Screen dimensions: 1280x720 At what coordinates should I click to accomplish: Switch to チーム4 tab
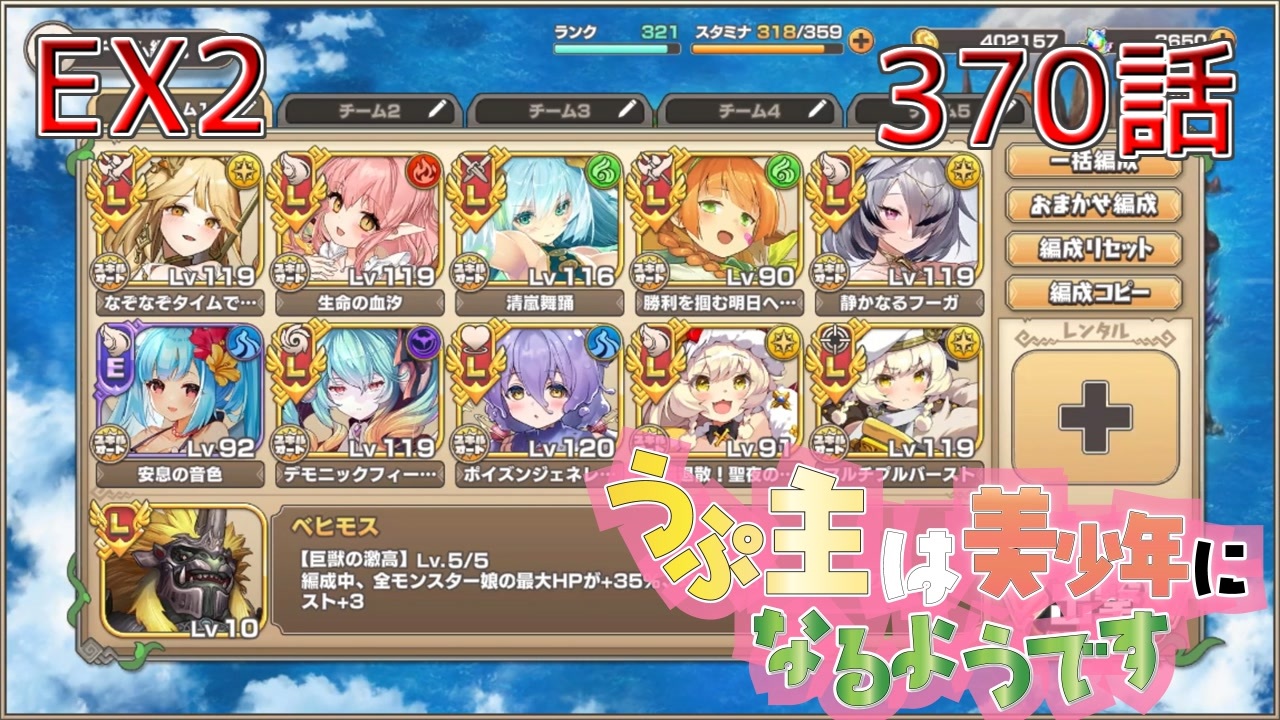[750, 112]
